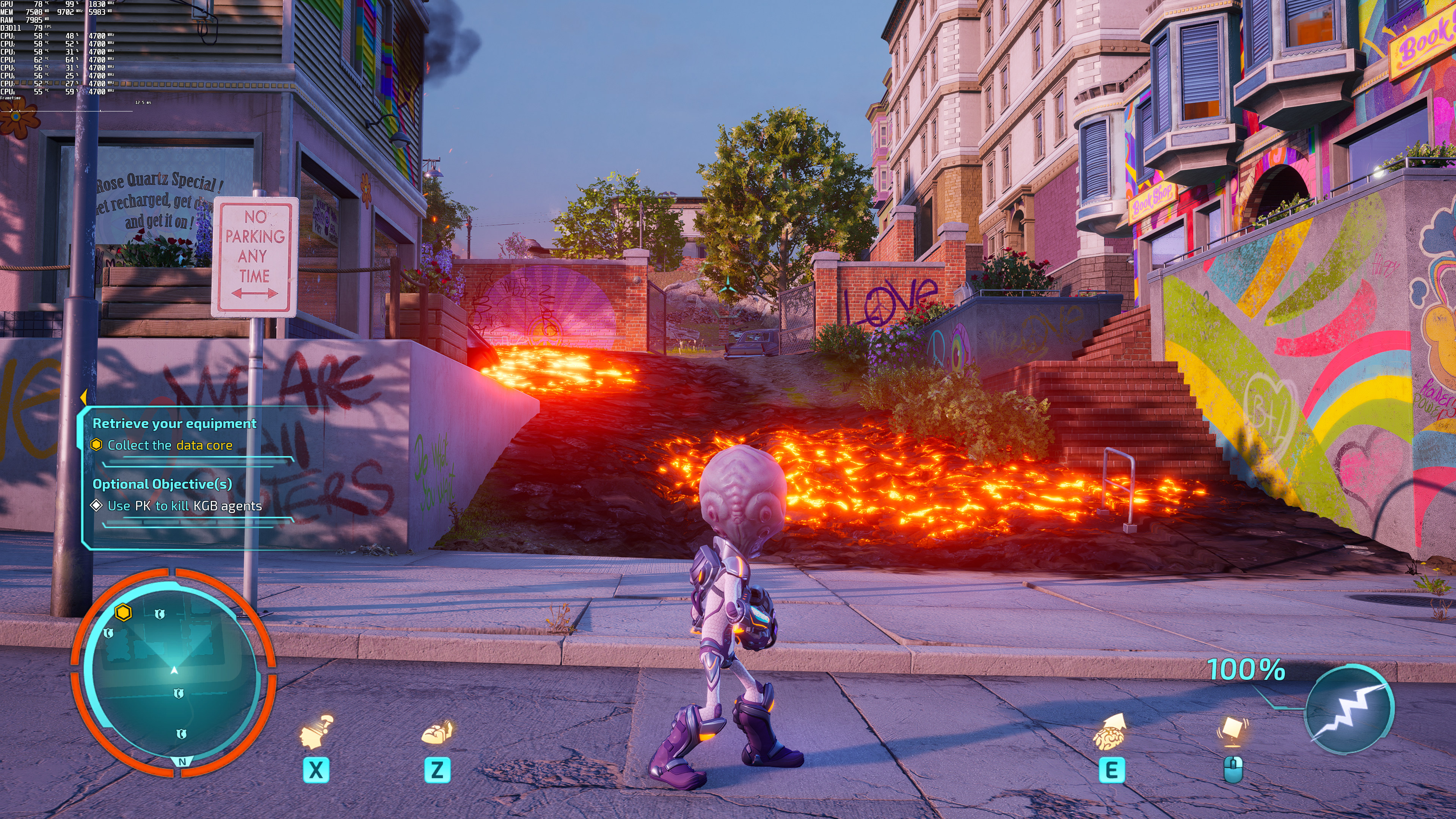Select the "Collect the data core" objective
Screen dimensions: 1456x819
(x=169, y=446)
